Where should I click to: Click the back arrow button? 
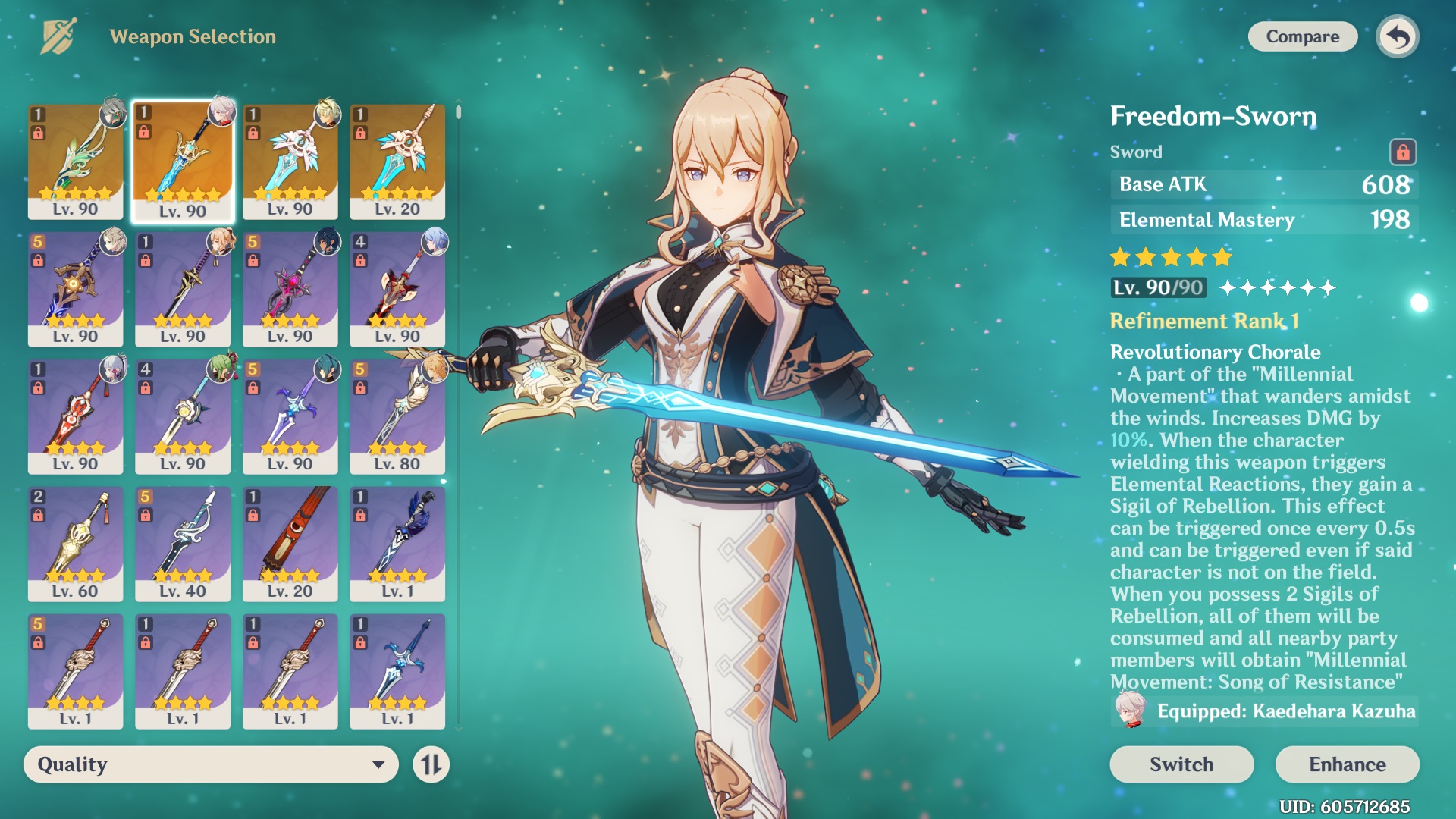(1398, 36)
